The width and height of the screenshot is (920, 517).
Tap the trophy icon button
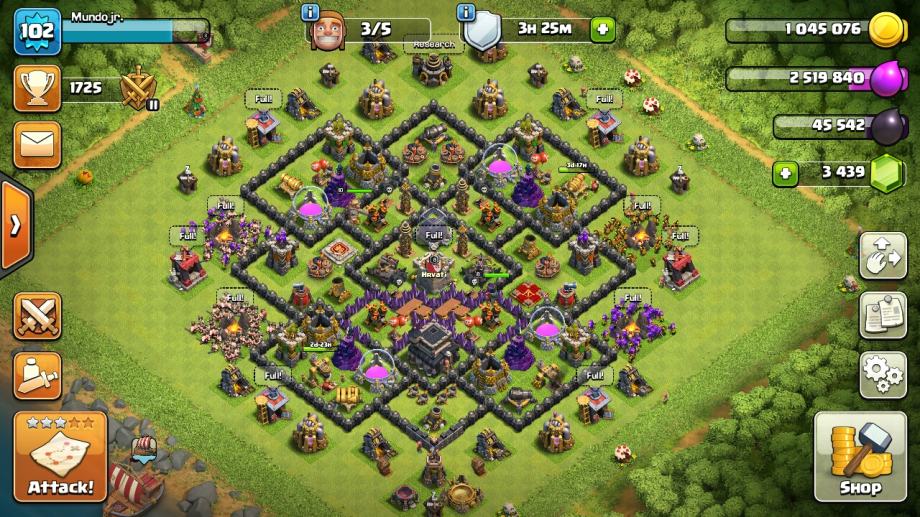pyautogui.click(x=37, y=89)
